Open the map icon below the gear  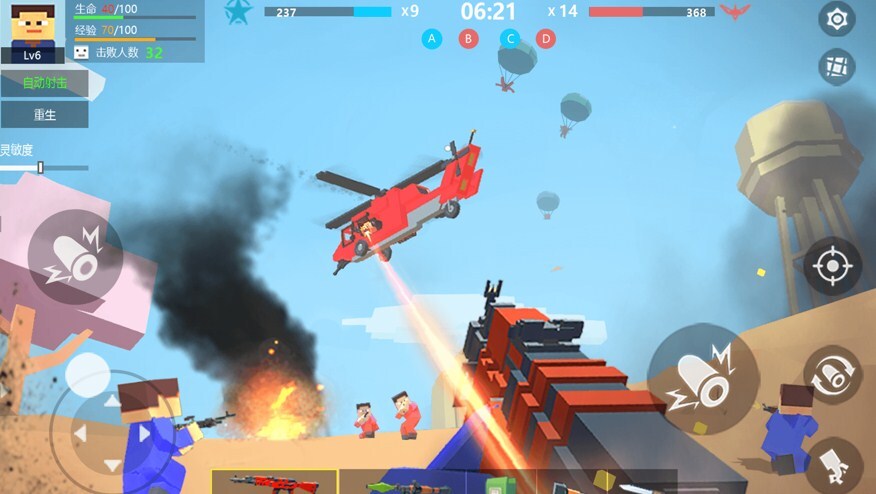click(836, 67)
